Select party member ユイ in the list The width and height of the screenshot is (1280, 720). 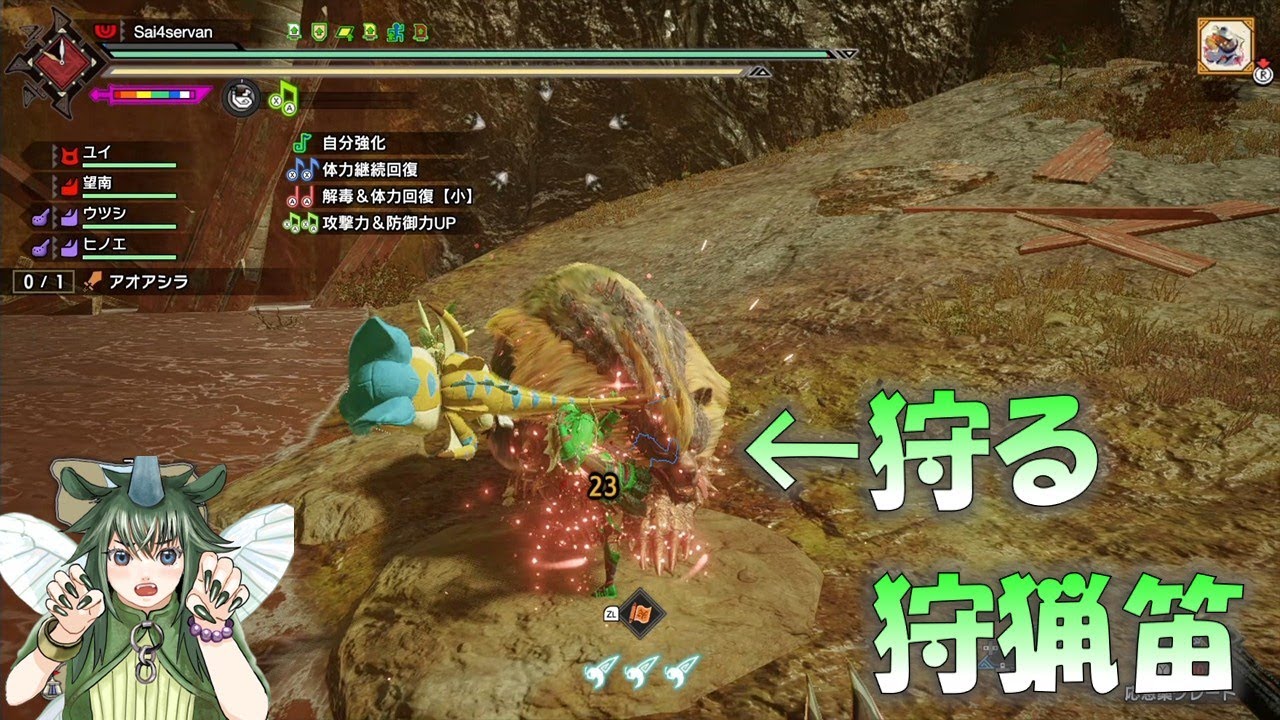97,153
